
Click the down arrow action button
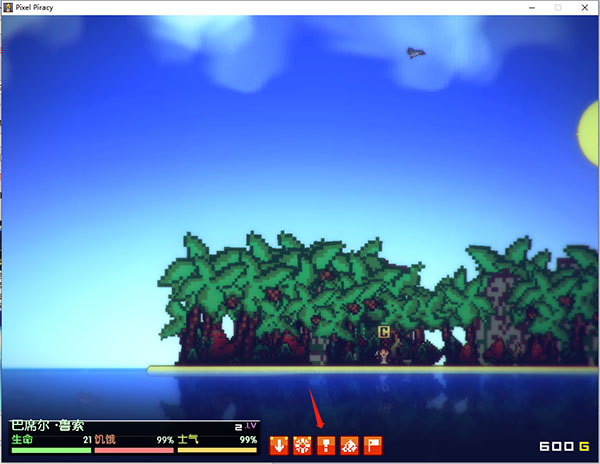click(279, 445)
